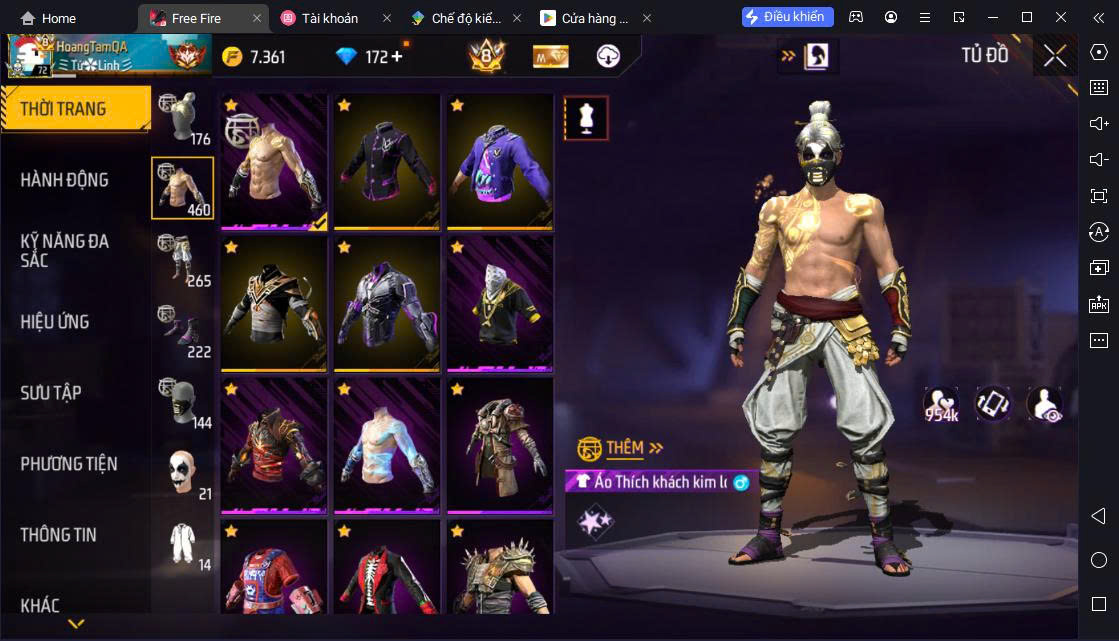Choose the PHƯƠNG TIỆN category
The image size is (1119, 641).
[69, 464]
